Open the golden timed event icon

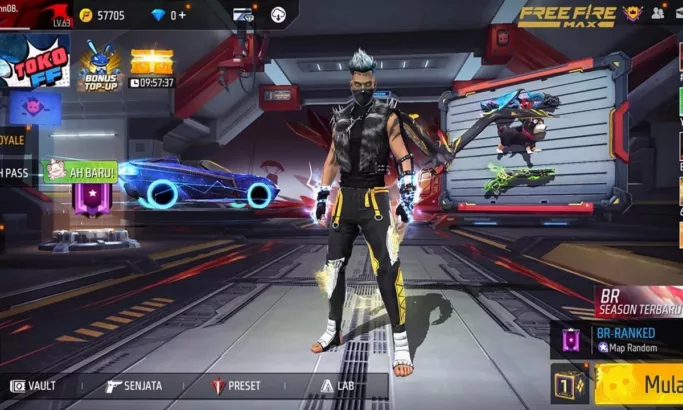[151, 67]
